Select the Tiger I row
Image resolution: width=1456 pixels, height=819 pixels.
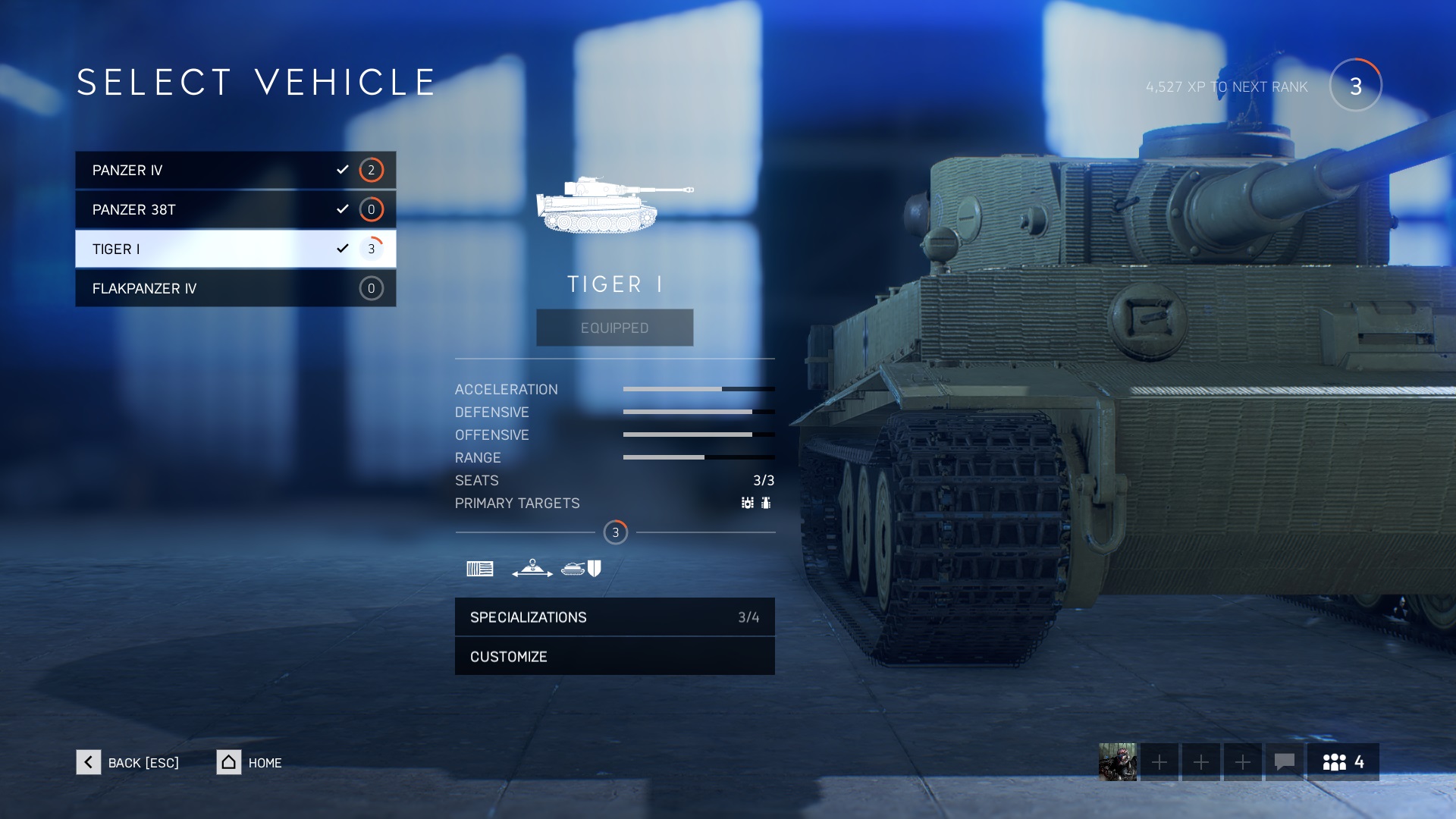[235, 249]
